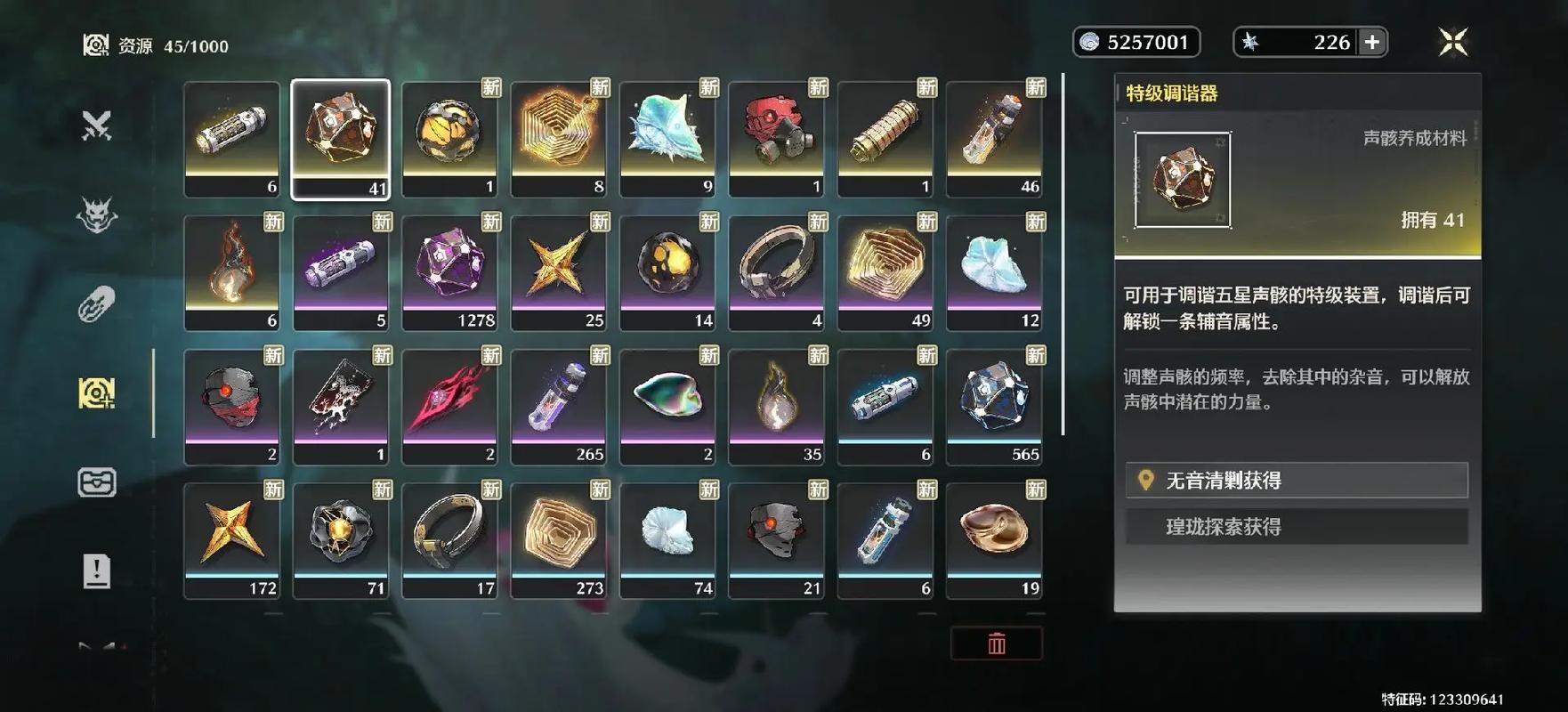The height and width of the screenshot is (712, 1568).
Task: Click the red trash can delete button
Action: [996, 643]
